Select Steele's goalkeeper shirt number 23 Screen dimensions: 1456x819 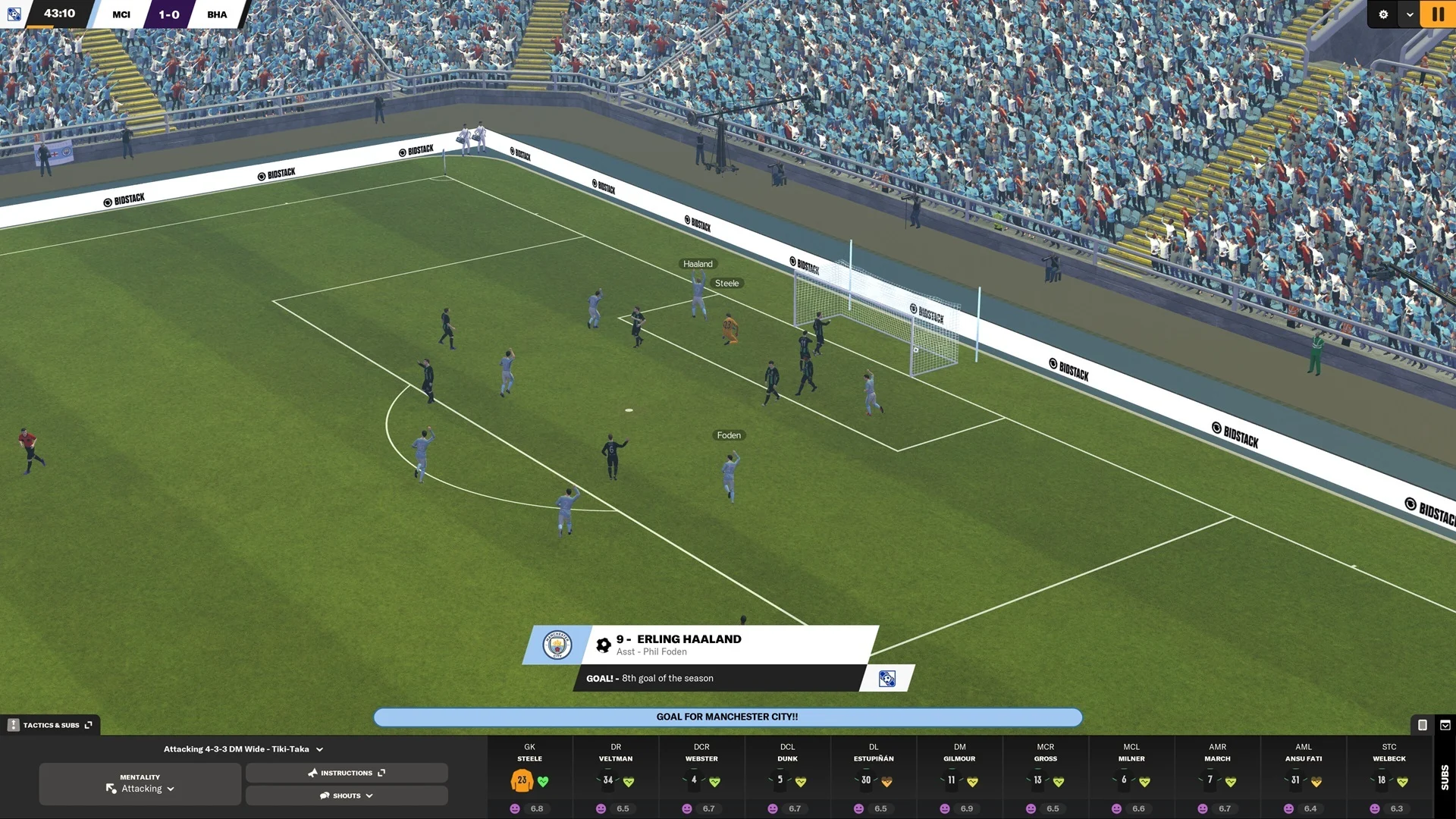coord(521,781)
